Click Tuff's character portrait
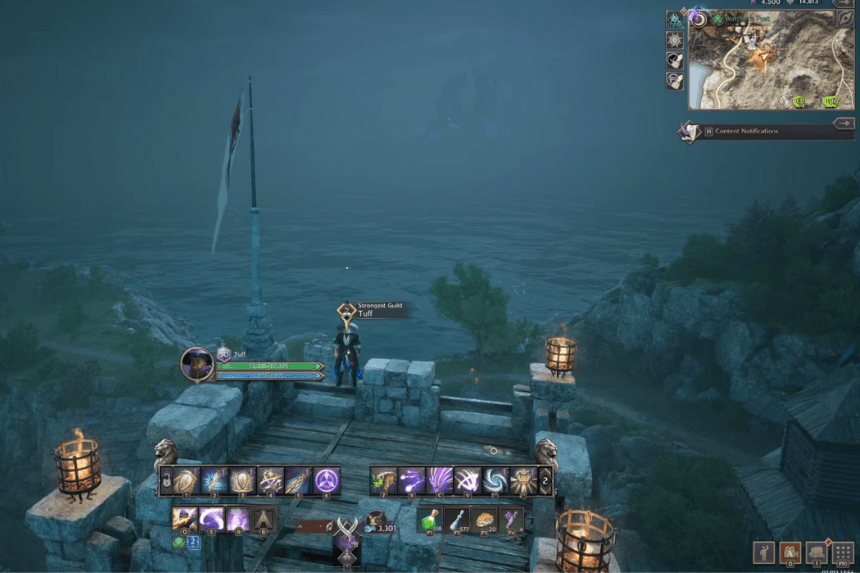This screenshot has width=860, height=573. (x=196, y=363)
